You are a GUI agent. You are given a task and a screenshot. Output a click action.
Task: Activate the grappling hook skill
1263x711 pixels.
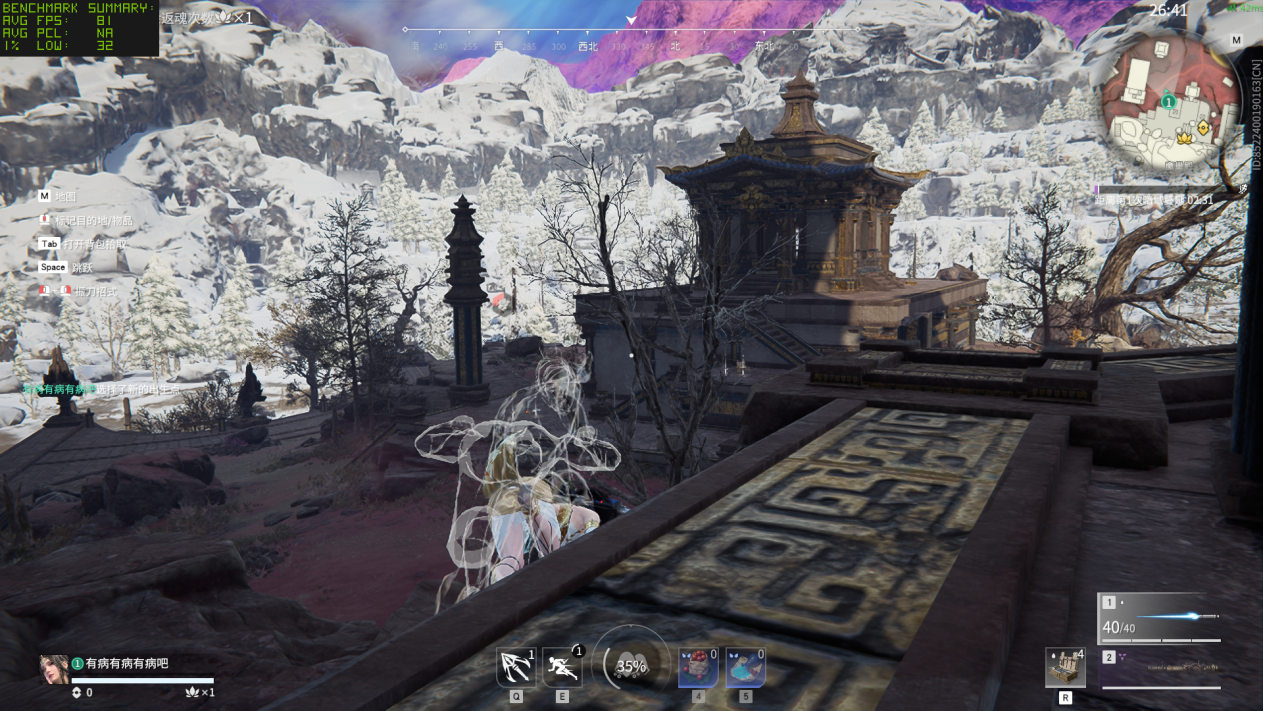(x=516, y=667)
